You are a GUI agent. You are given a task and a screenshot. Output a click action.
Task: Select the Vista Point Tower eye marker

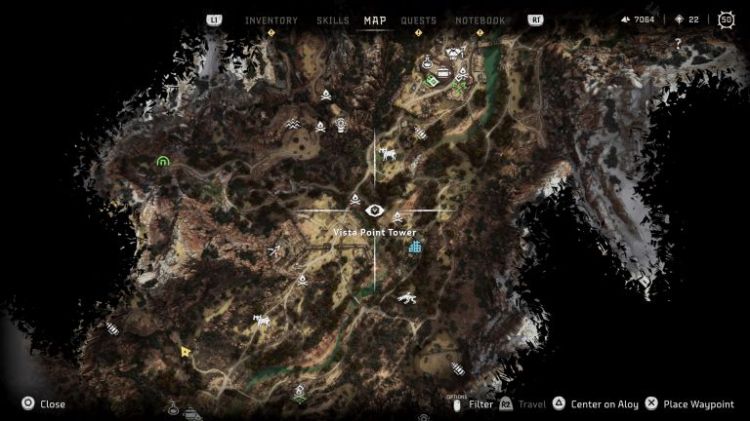(x=375, y=210)
